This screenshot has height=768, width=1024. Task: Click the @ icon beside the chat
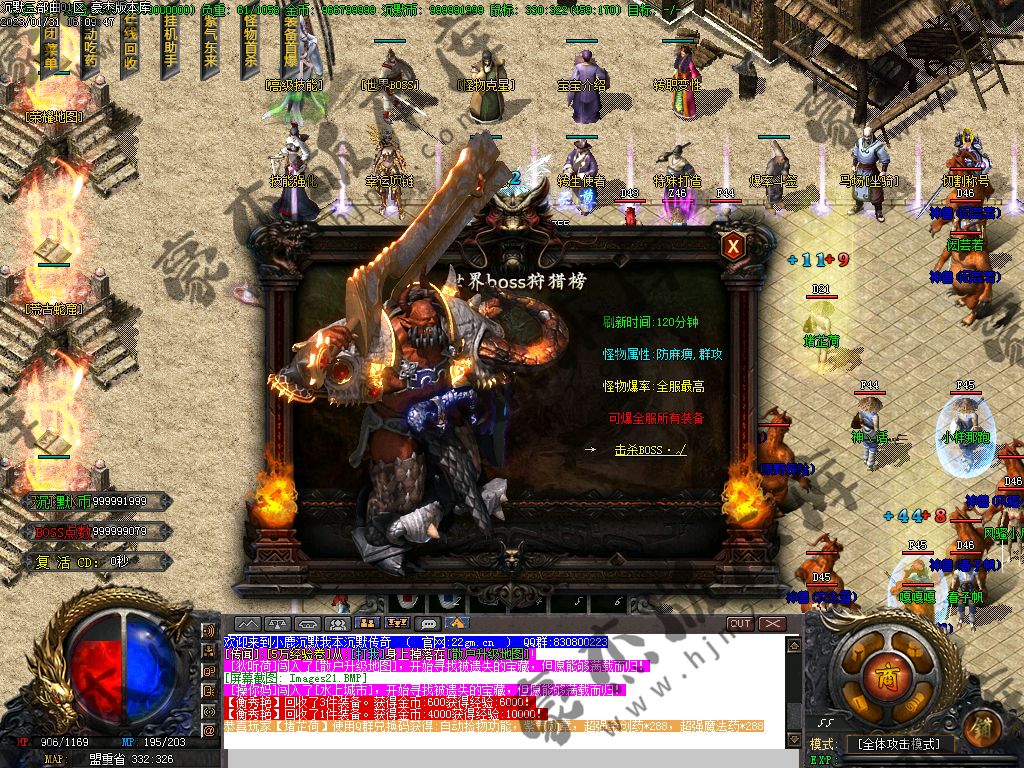(x=209, y=730)
